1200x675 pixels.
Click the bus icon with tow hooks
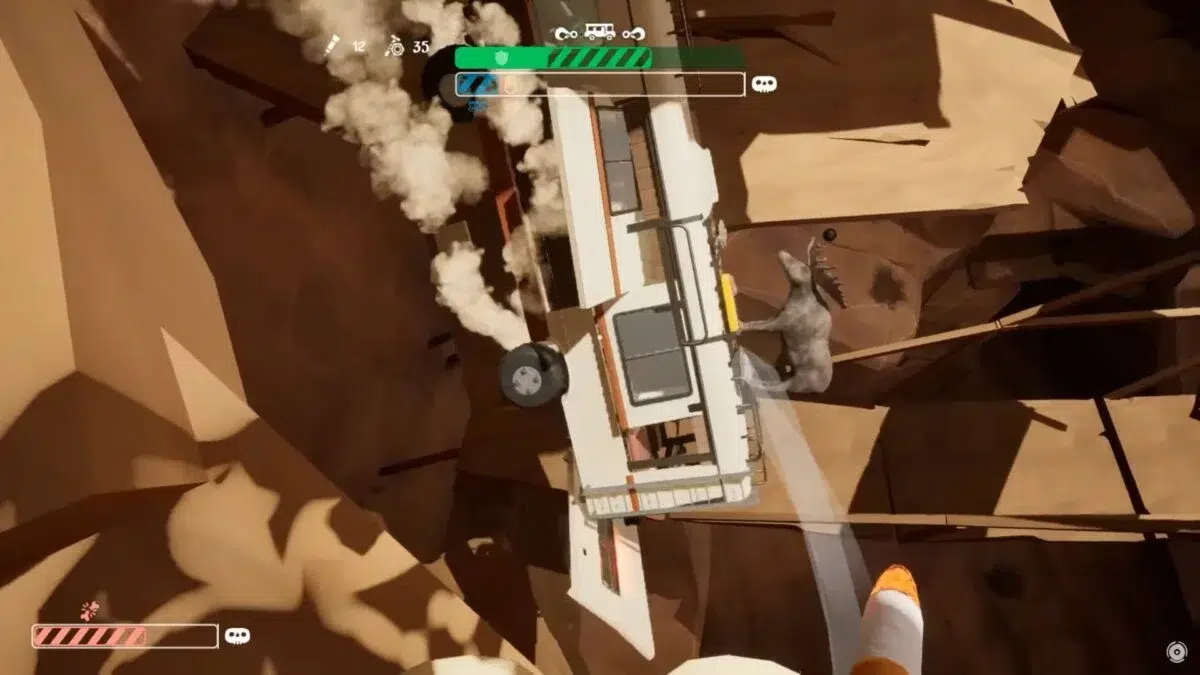point(600,32)
